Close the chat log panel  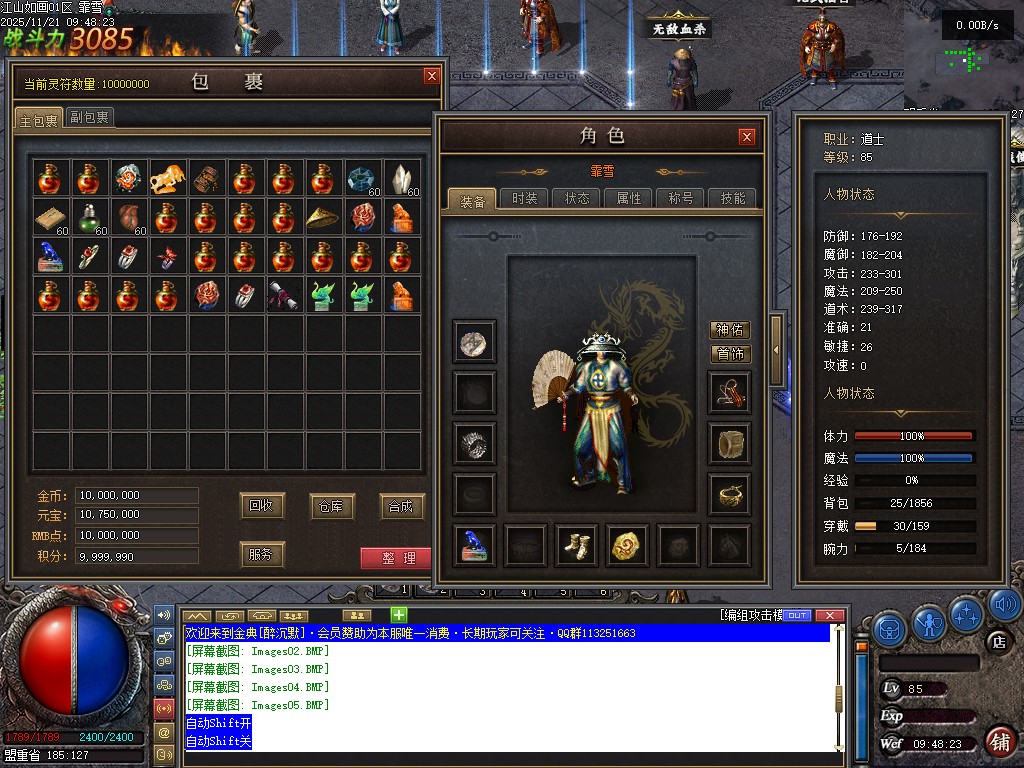829,615
